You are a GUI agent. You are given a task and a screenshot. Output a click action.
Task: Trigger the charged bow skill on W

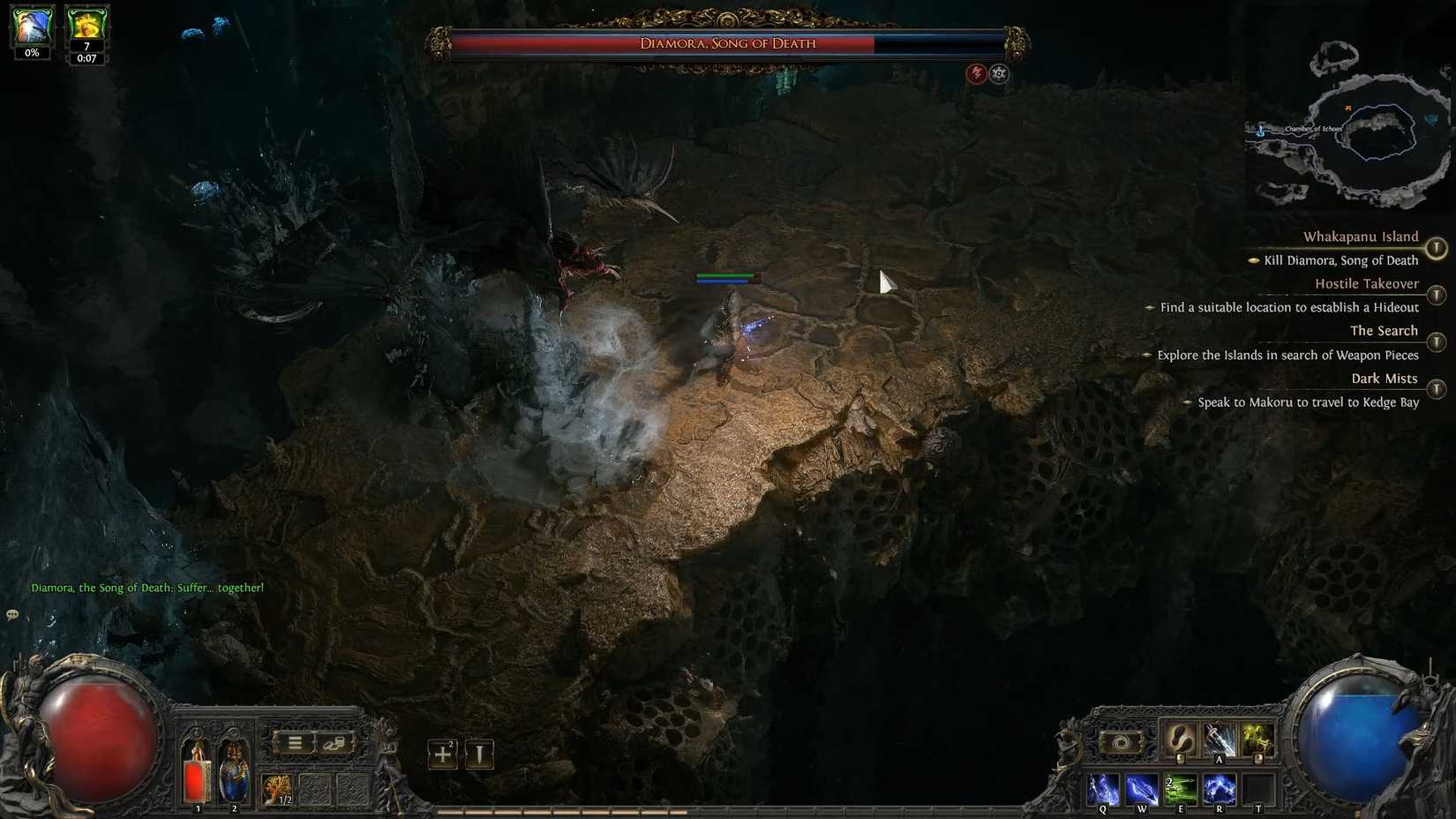(1142, 788)
